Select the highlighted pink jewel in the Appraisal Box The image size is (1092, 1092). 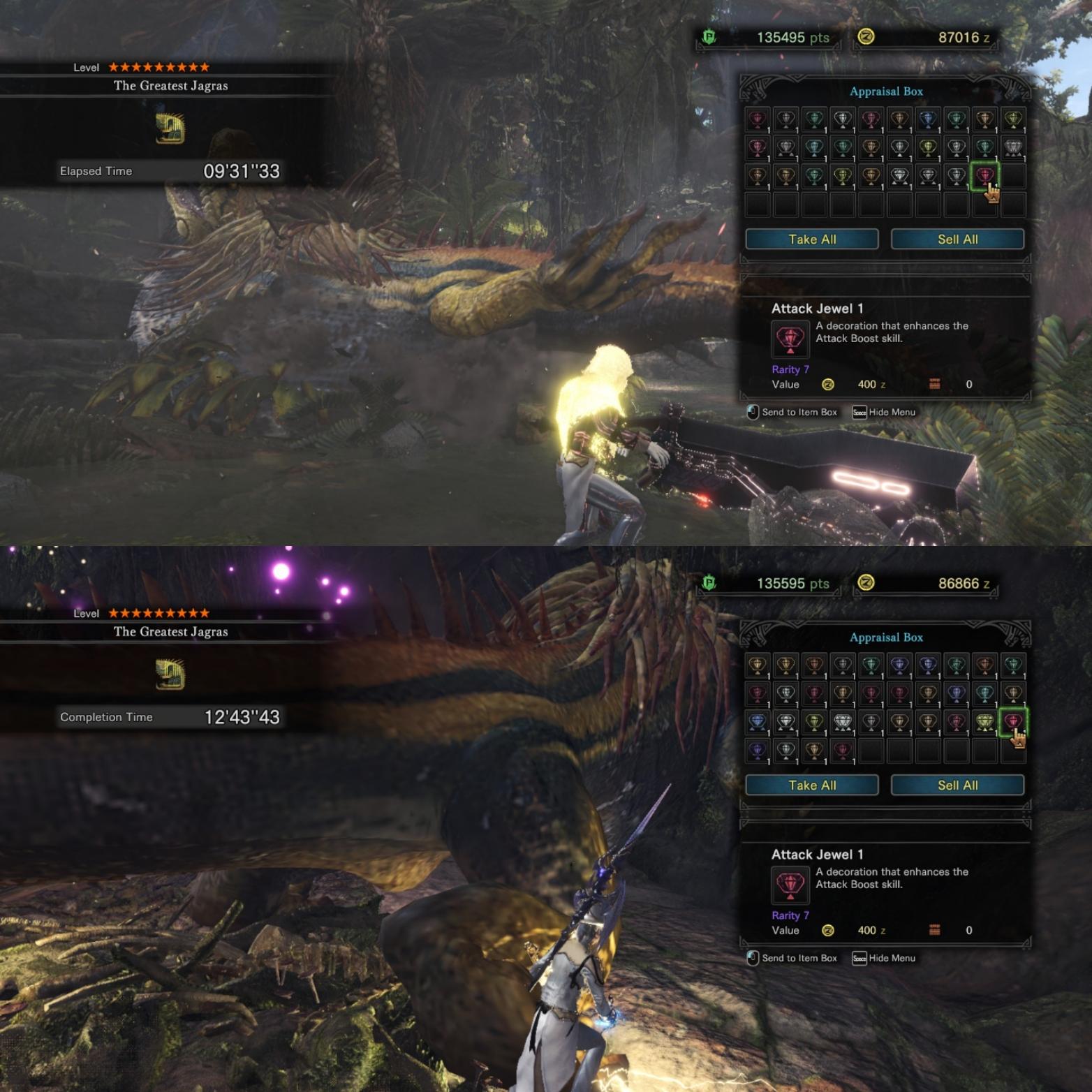tap(984, 175)
